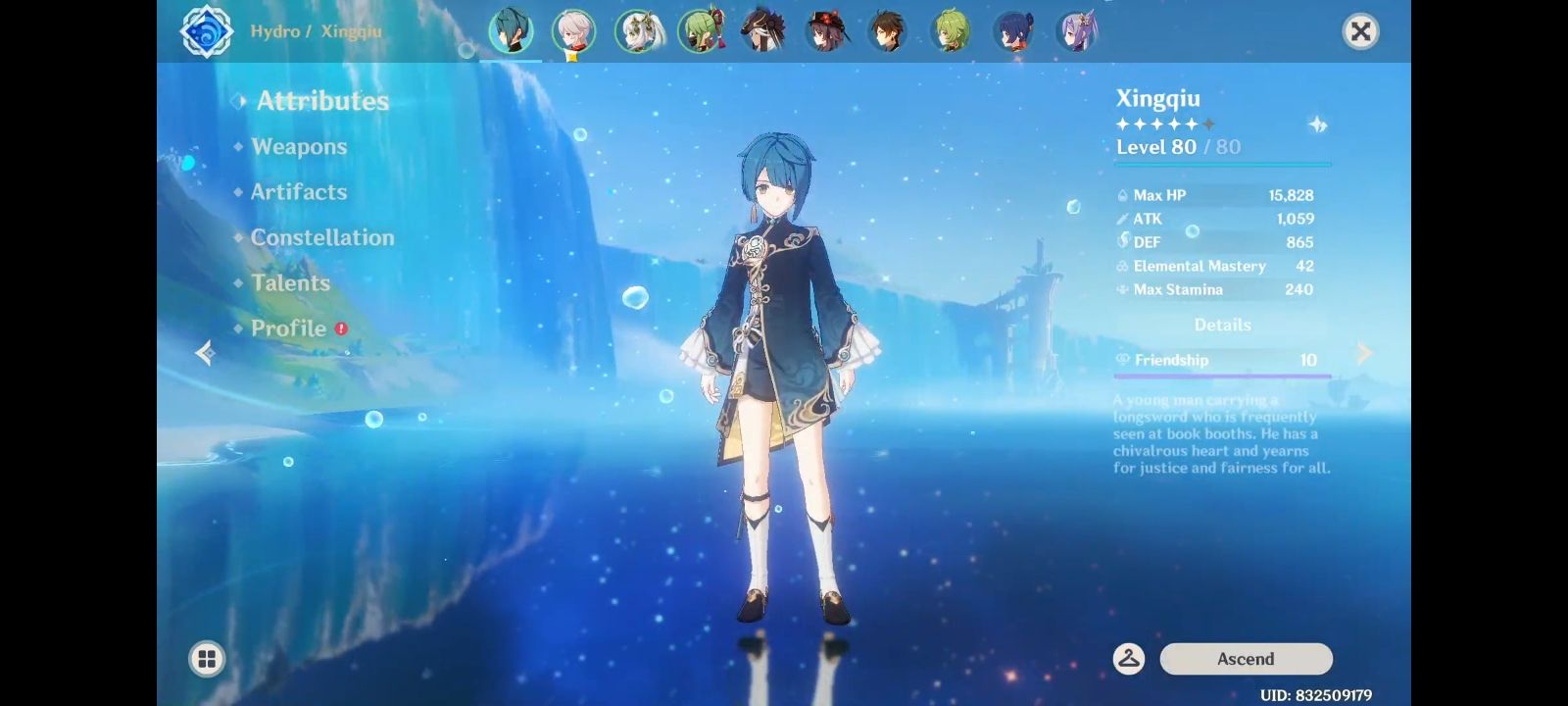Click the ATK sword icon
This screenshot has height=706, width=1568.
1122,219
